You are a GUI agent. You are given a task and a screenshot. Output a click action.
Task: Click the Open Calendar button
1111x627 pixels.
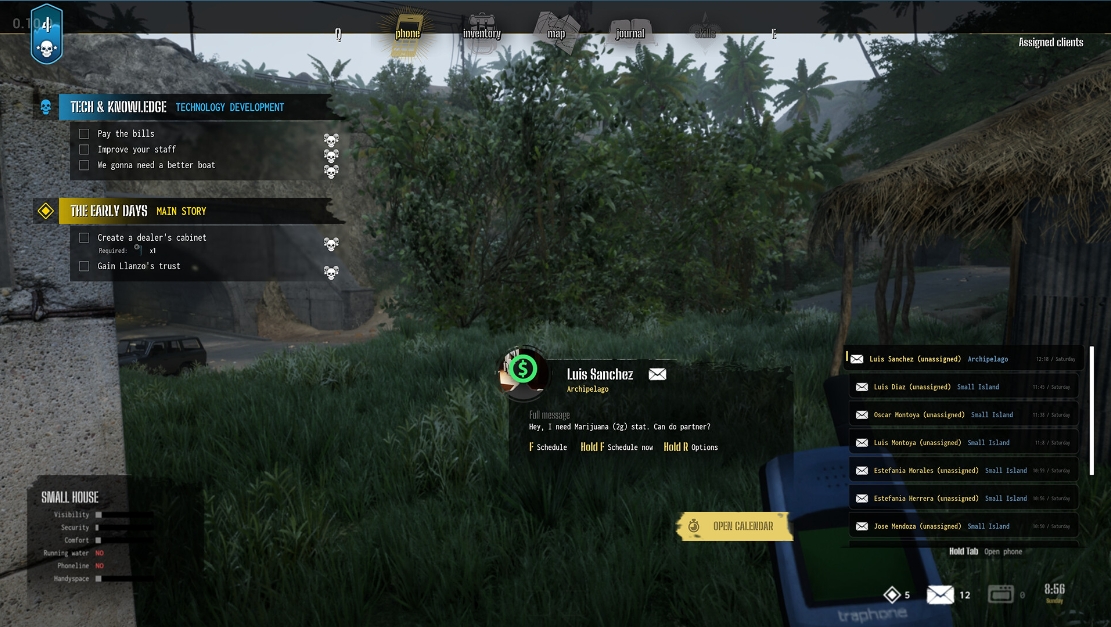point(741,526)
